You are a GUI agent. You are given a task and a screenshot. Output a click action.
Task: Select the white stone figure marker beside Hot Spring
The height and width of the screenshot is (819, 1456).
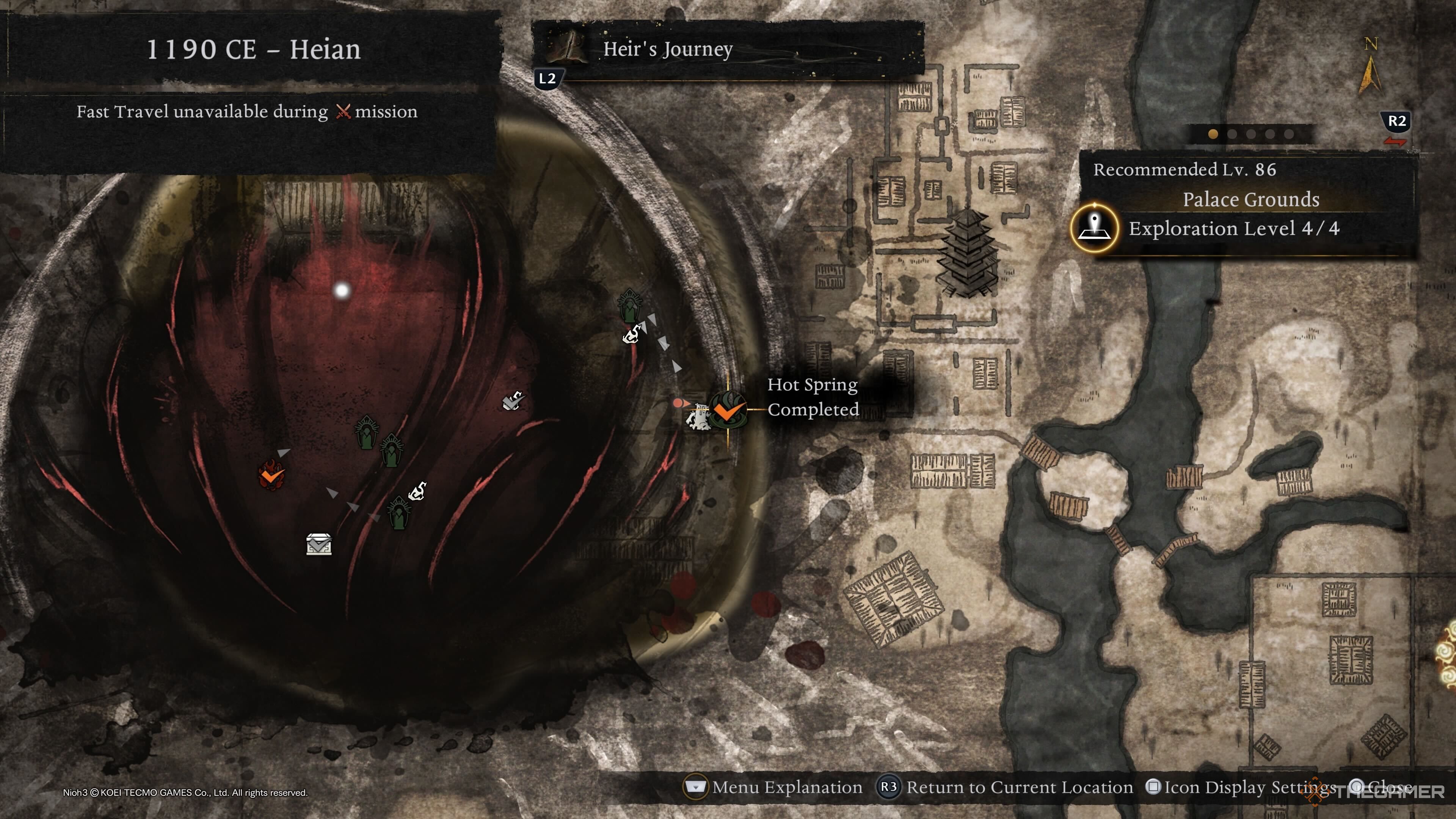698,418
